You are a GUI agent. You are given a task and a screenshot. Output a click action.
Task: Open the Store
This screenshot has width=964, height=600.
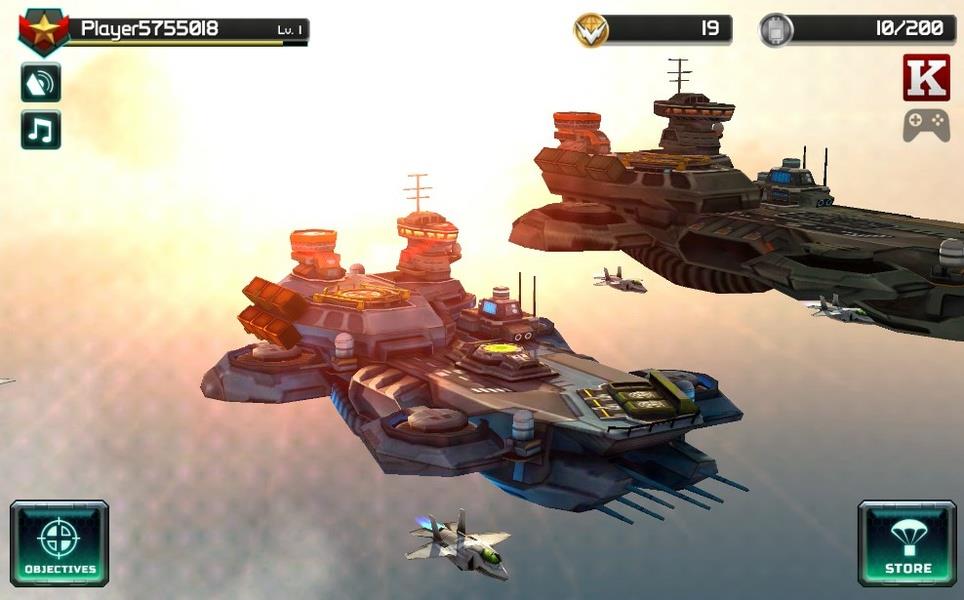coord(907,543)
